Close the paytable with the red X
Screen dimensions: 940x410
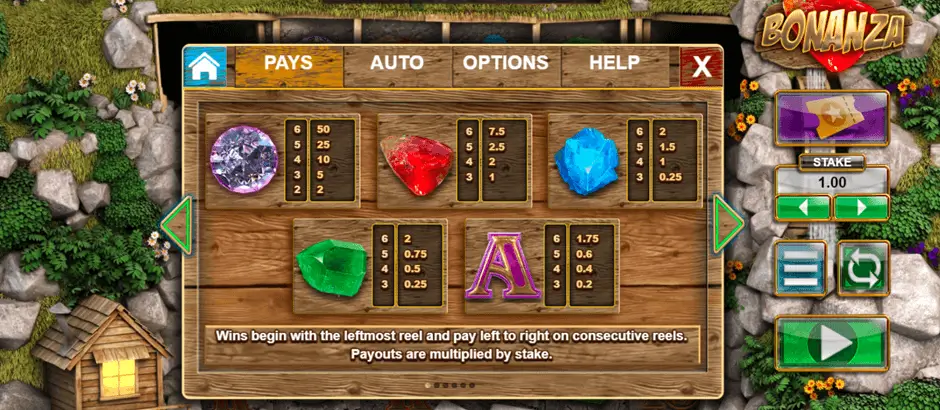tap(702, 67)
